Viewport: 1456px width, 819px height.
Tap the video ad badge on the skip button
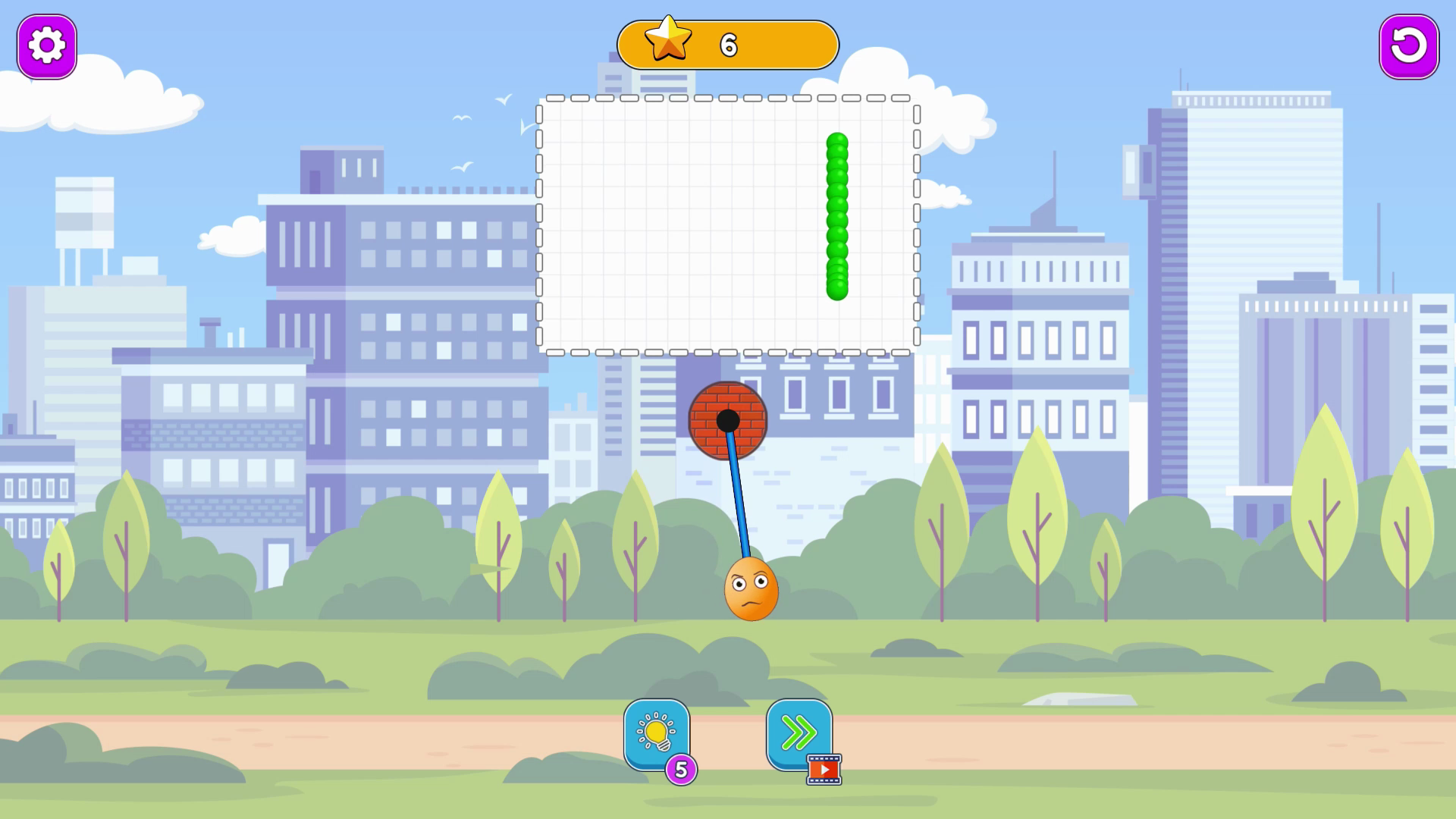pyautogui.click(x=824, y=768)
